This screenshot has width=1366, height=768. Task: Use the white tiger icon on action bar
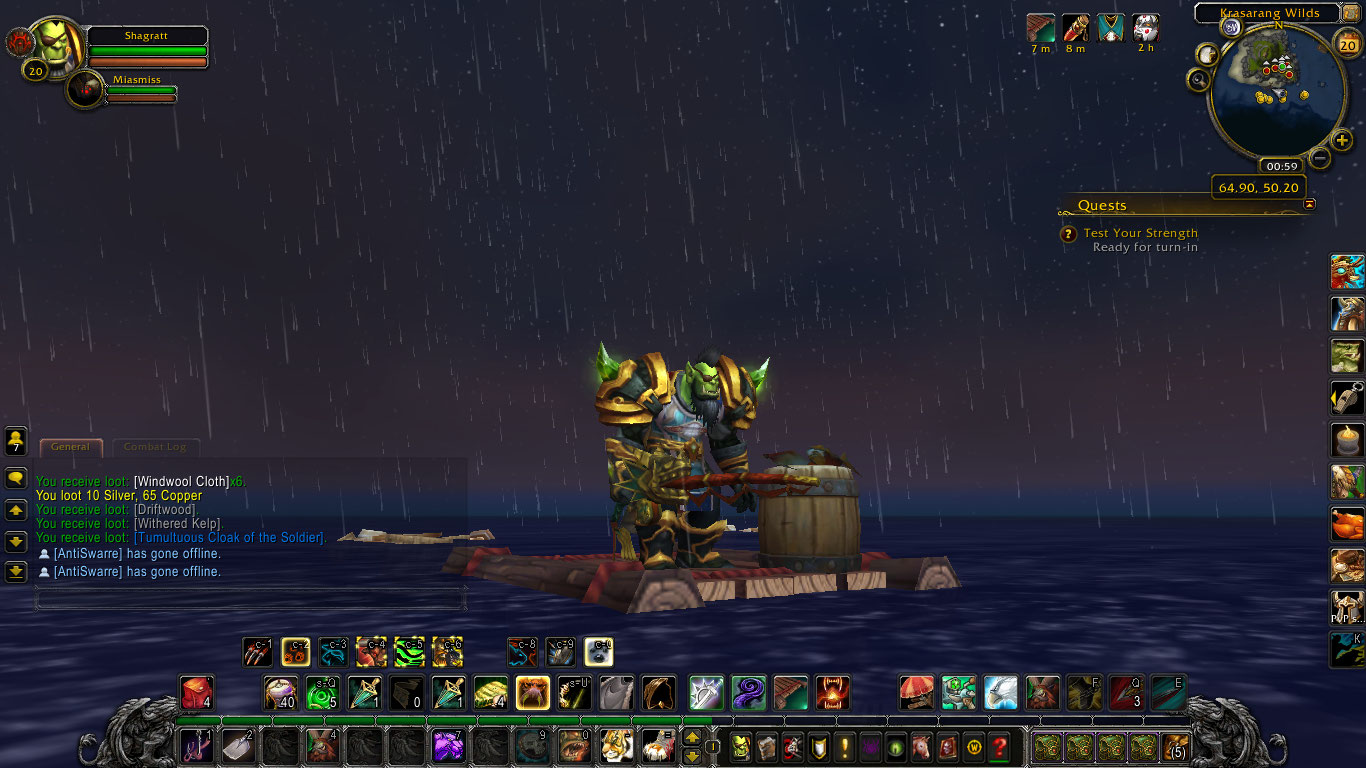(616, 745)
